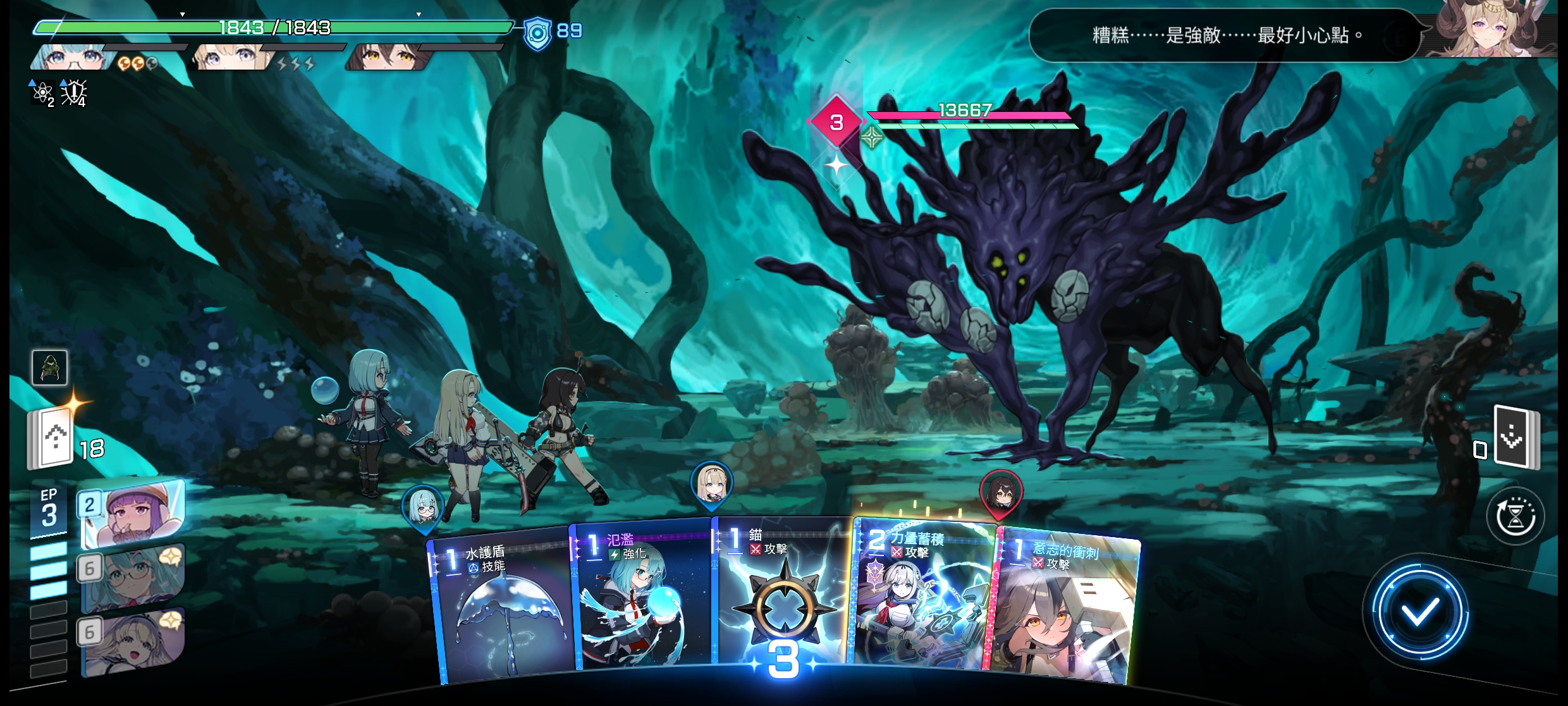1568x706 pixels.
Task: Activate the purple-haired girl's 2-cost EP skill
Action: click(134, 511)
